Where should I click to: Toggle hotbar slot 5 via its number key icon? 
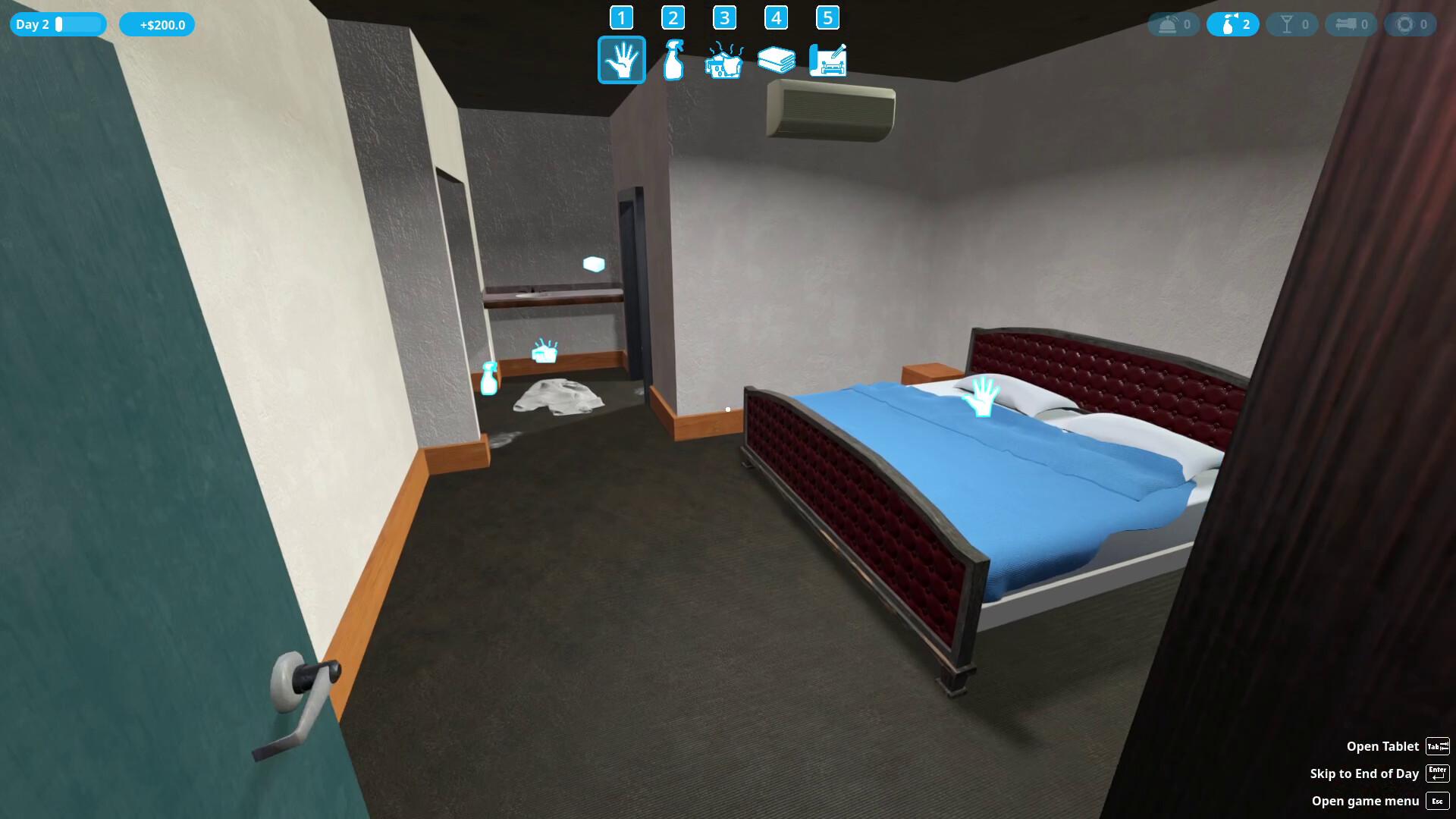tap(828, 17)
